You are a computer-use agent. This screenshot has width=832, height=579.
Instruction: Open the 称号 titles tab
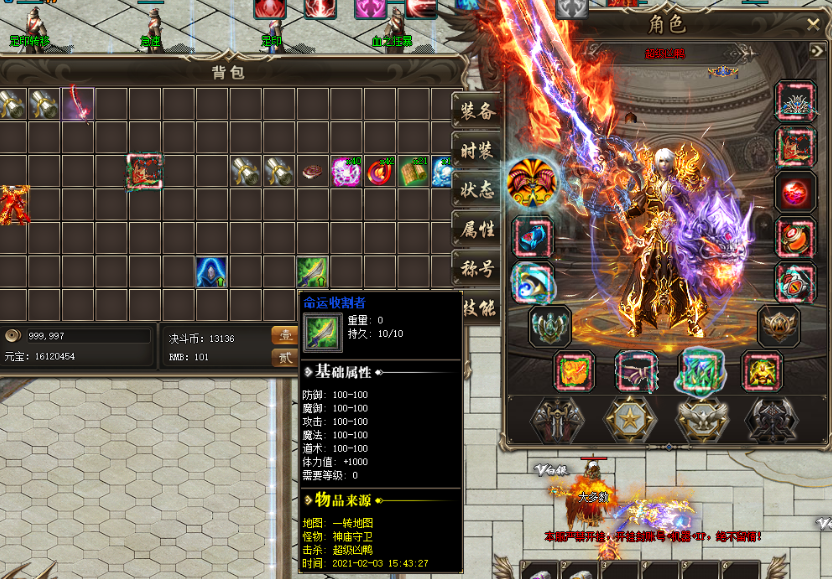pyautogui.click(x=476, y=268)
